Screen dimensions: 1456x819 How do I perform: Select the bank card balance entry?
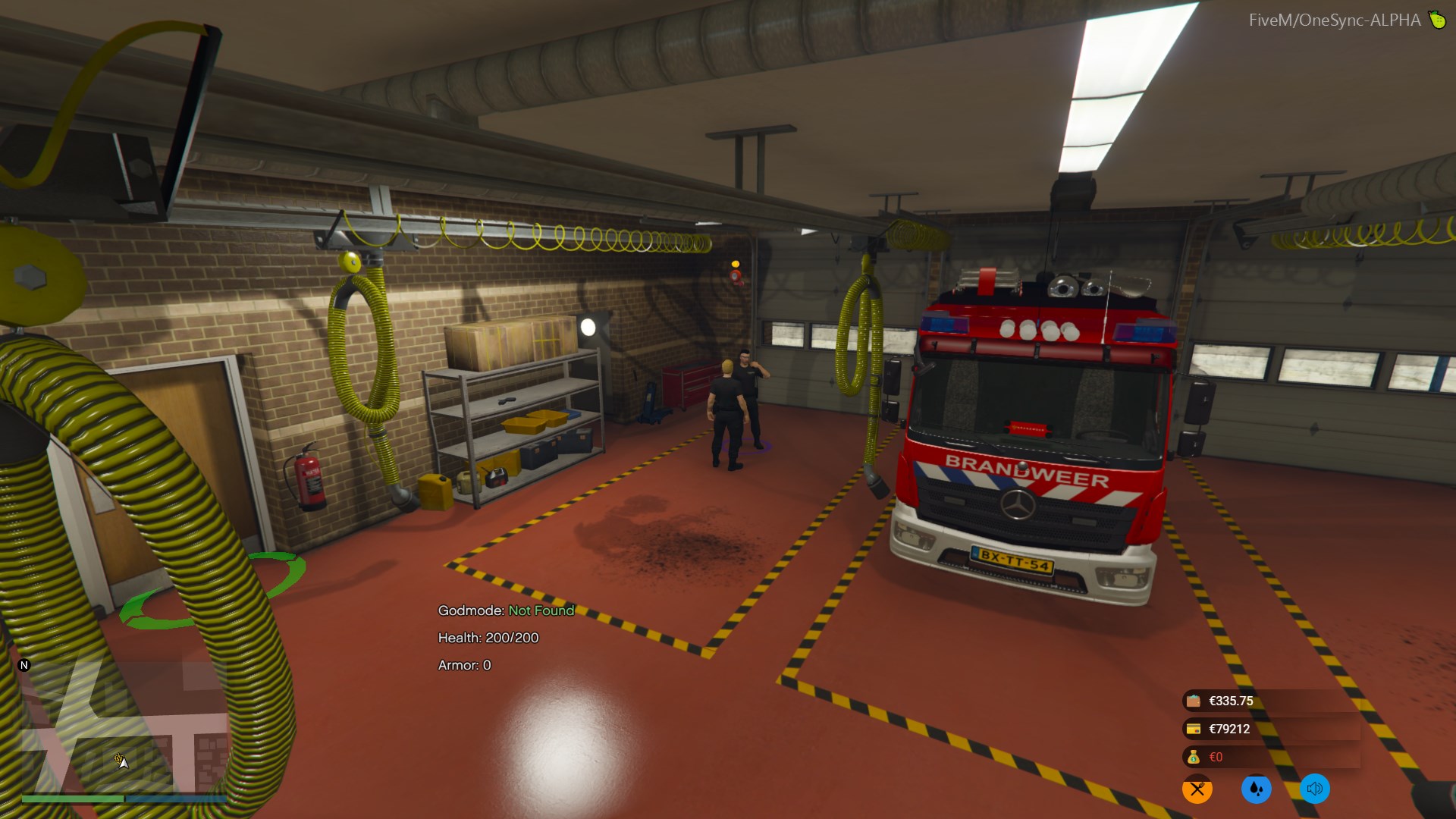[x=1228, y=729]
